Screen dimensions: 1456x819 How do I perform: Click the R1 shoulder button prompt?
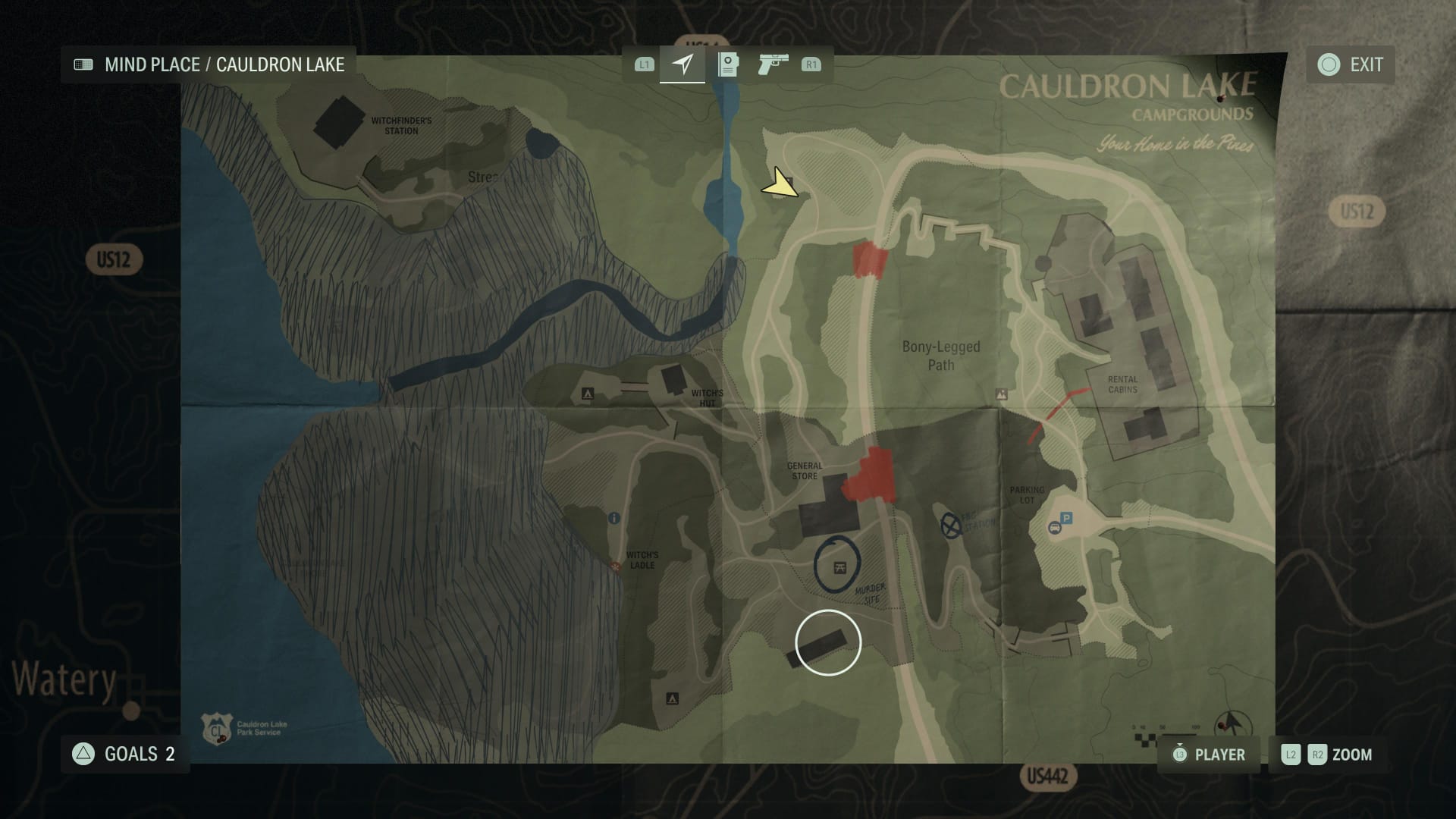pyautogui.click(x=810, y=65)
